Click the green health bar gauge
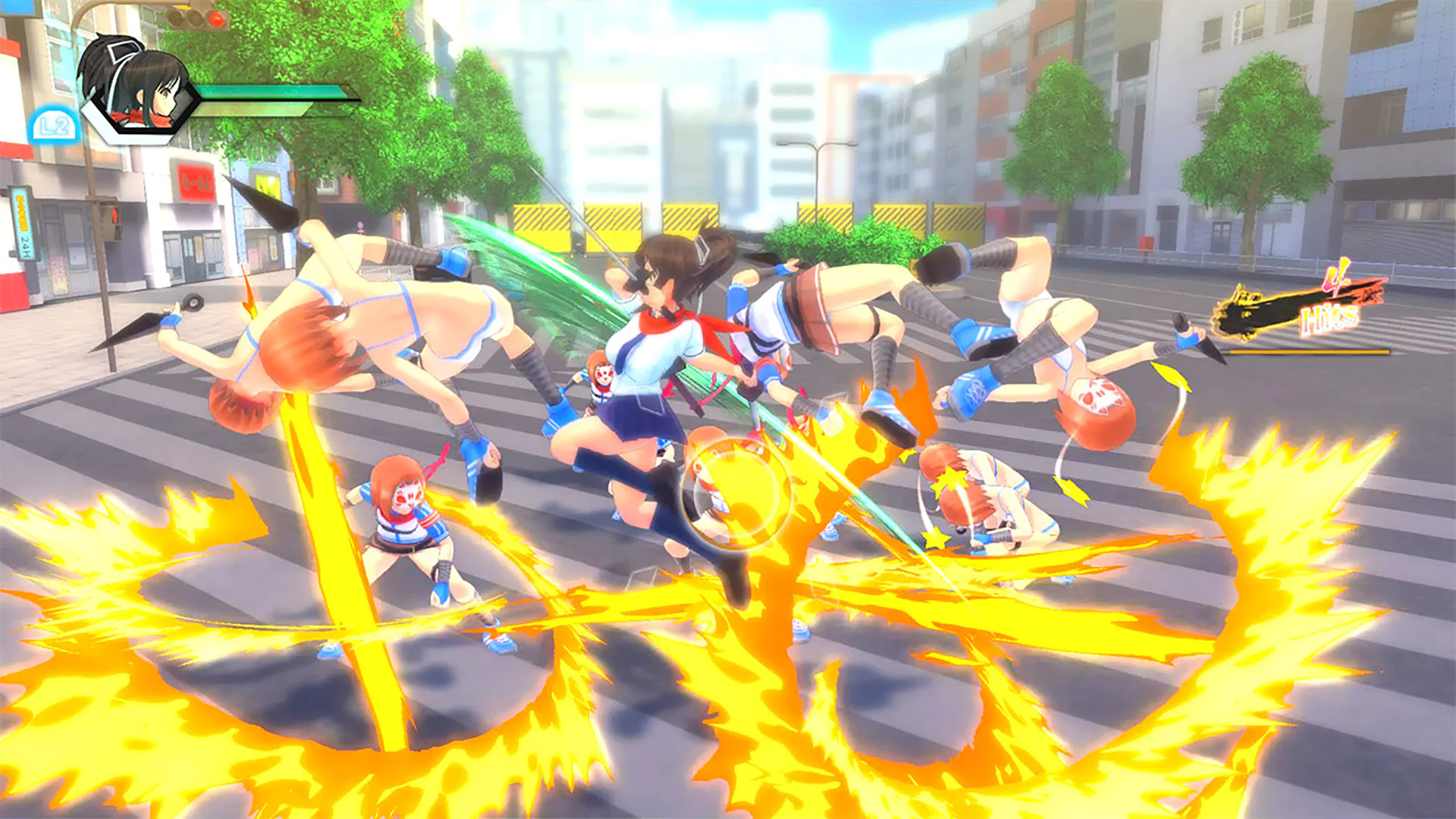 click(270, 93)
